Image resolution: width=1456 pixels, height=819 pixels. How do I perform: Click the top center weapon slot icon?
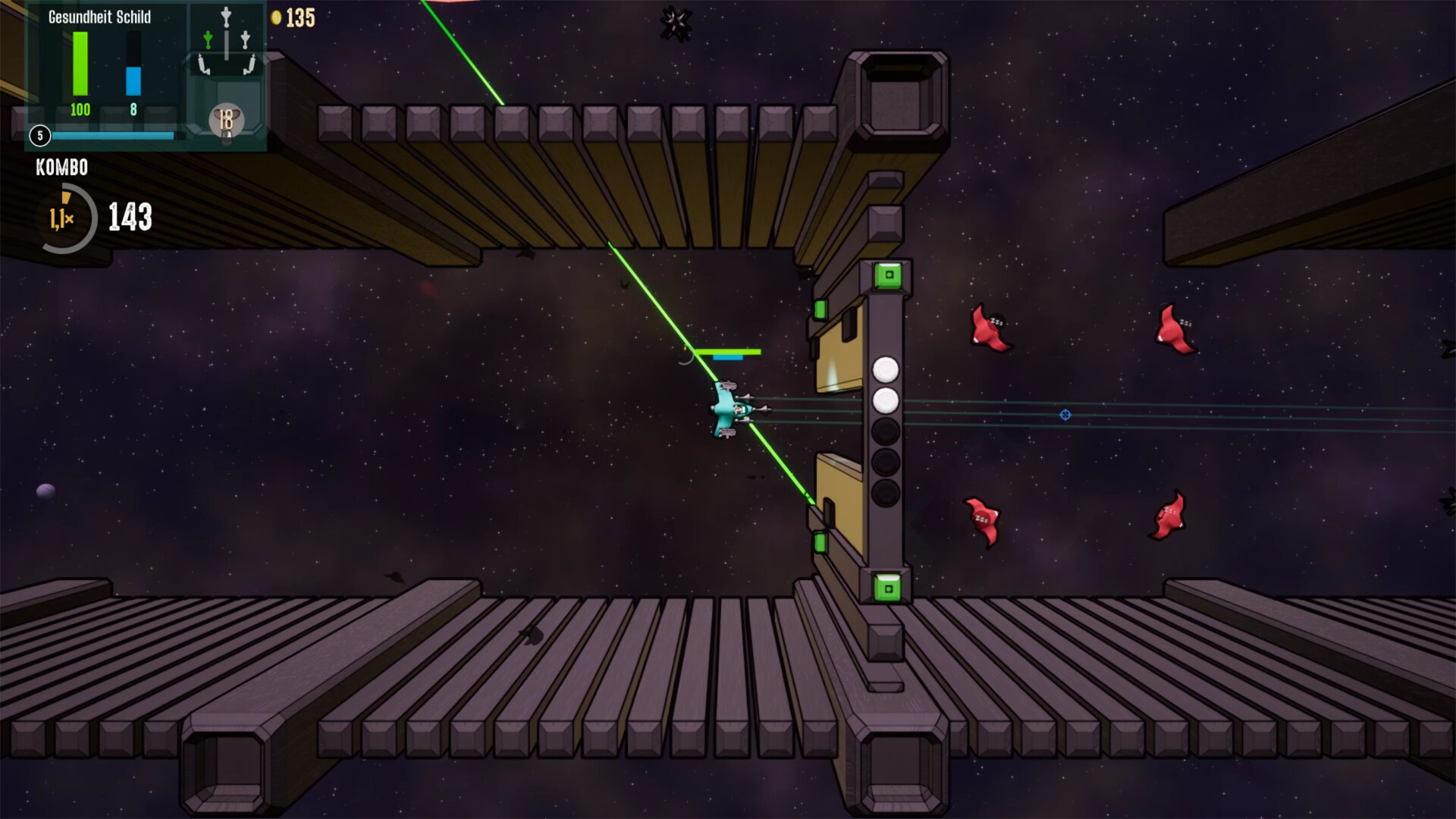point(226,16)
